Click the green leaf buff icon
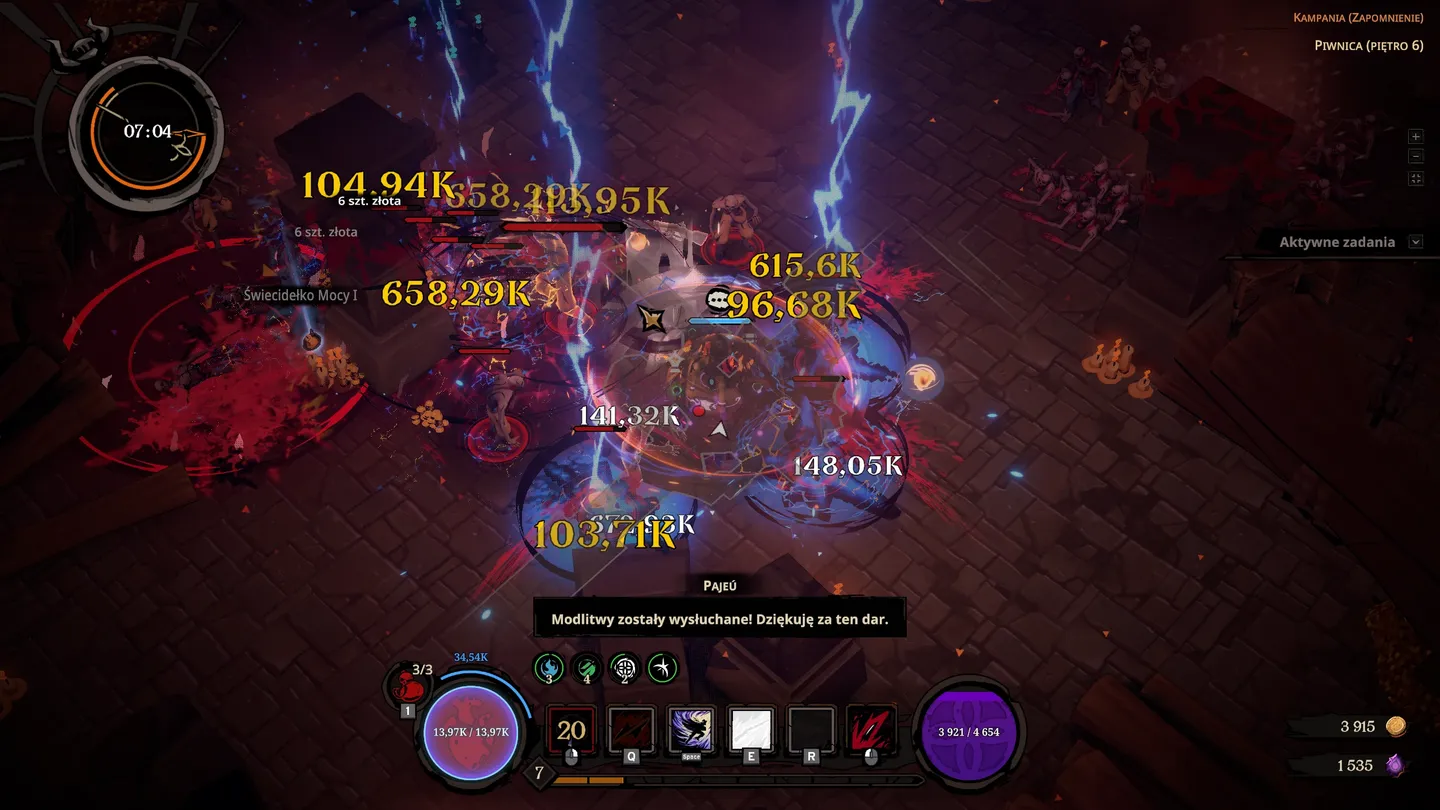 pyautogui.click(x=587, y=667)
